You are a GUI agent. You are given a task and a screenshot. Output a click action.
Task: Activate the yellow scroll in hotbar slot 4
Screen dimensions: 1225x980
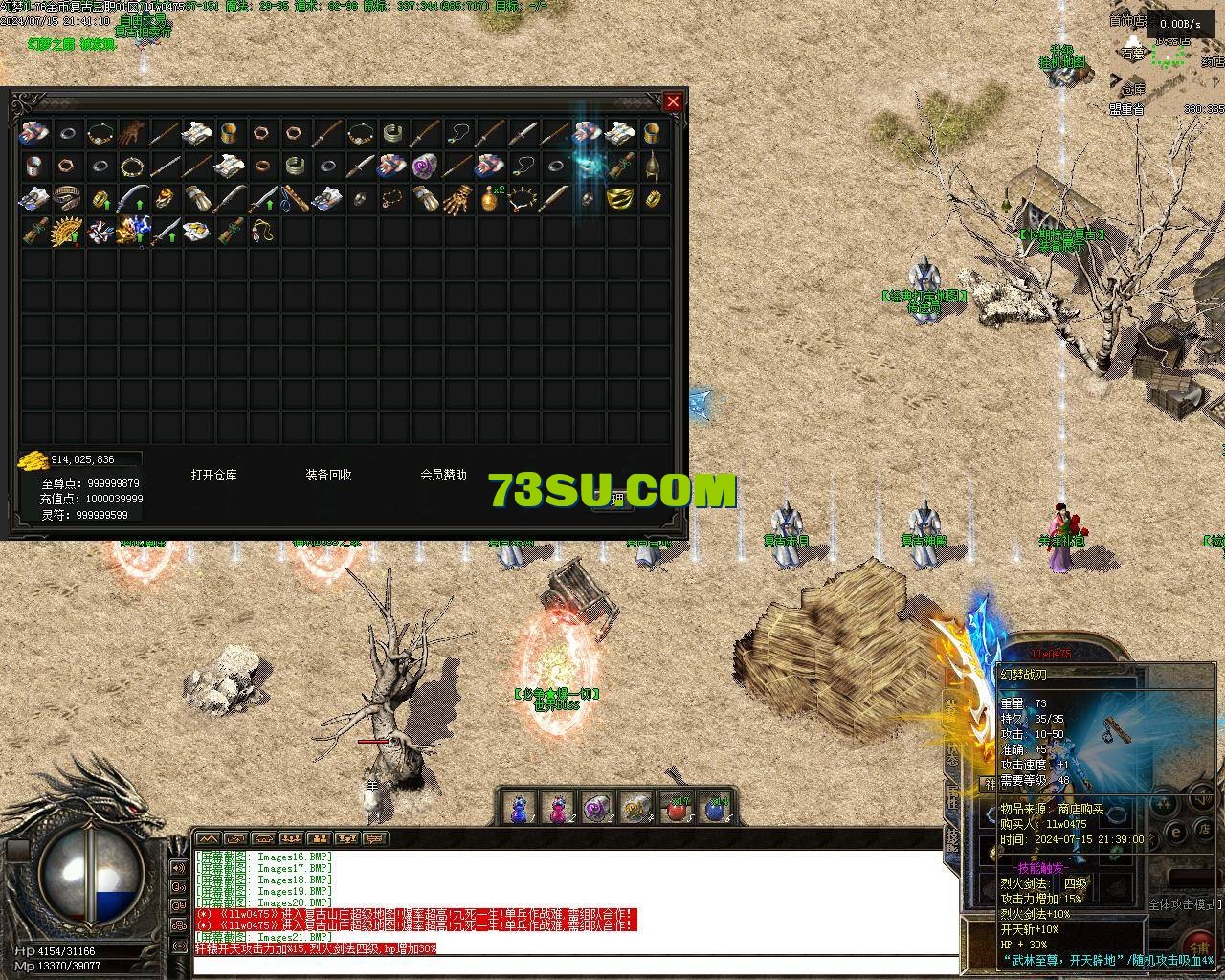(635, 809)
